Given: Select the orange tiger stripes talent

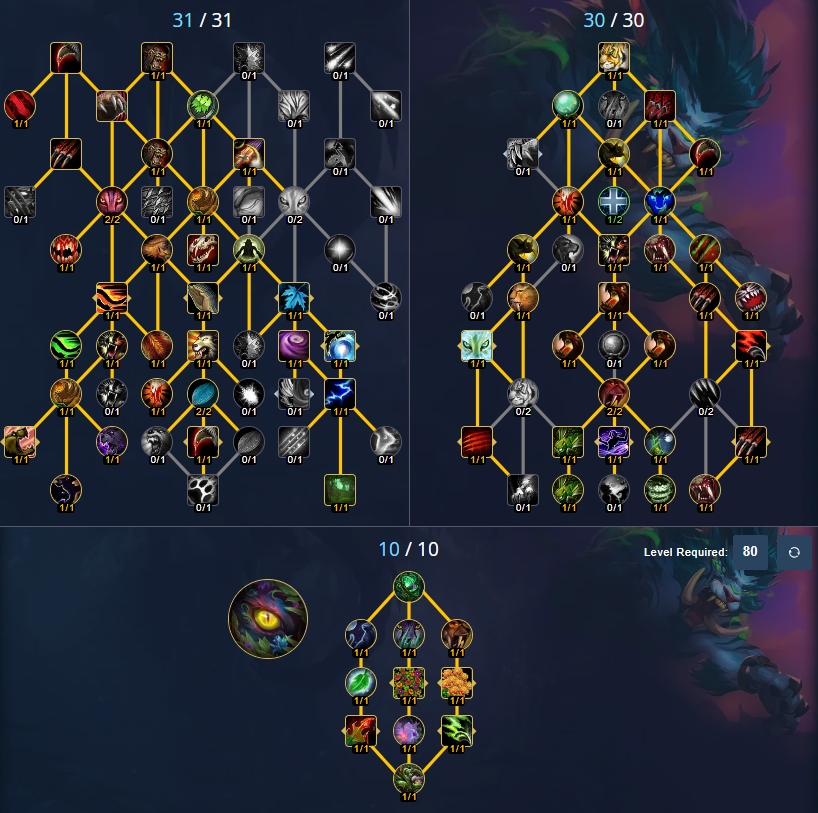Looking at the screenshot, I should 111,297.
